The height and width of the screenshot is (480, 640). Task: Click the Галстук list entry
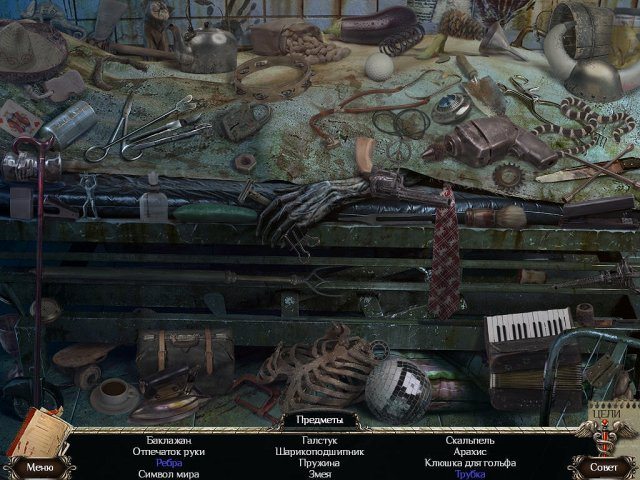coord(320,441)
